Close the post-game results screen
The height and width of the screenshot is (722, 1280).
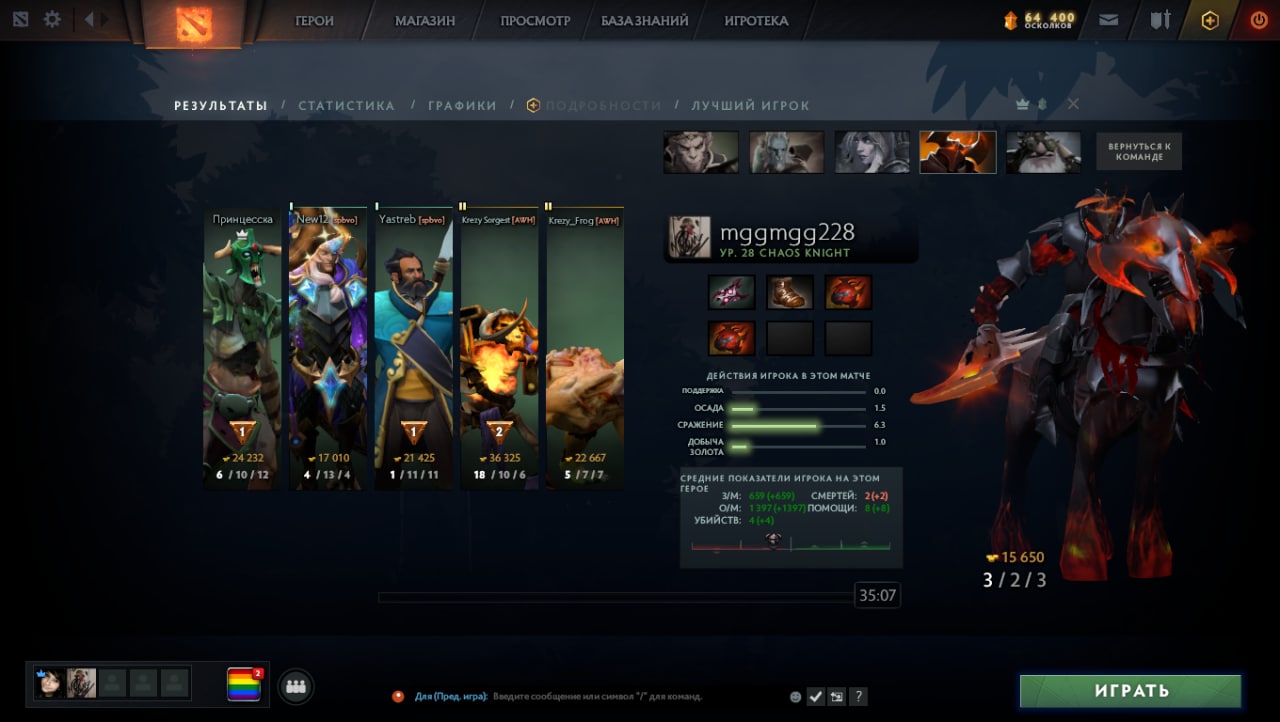click(x=1073, y=104)
